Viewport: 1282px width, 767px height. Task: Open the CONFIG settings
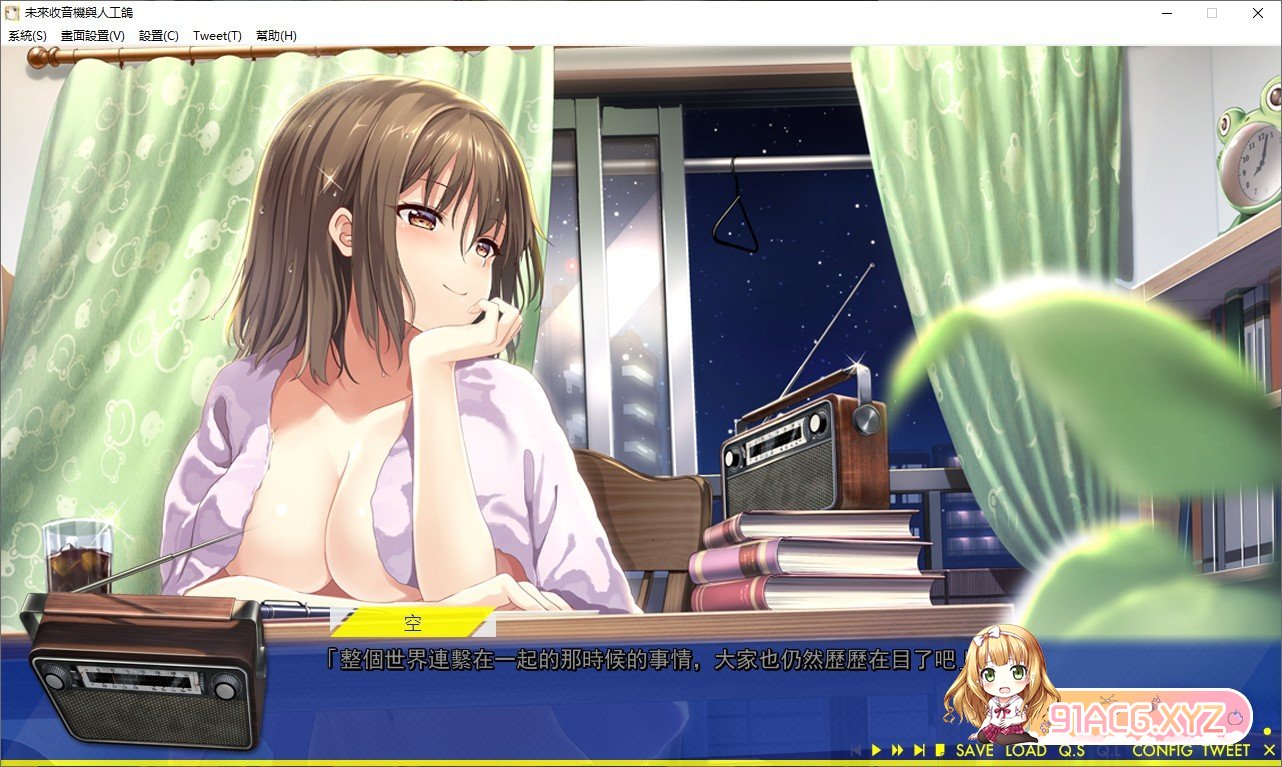1162,750
